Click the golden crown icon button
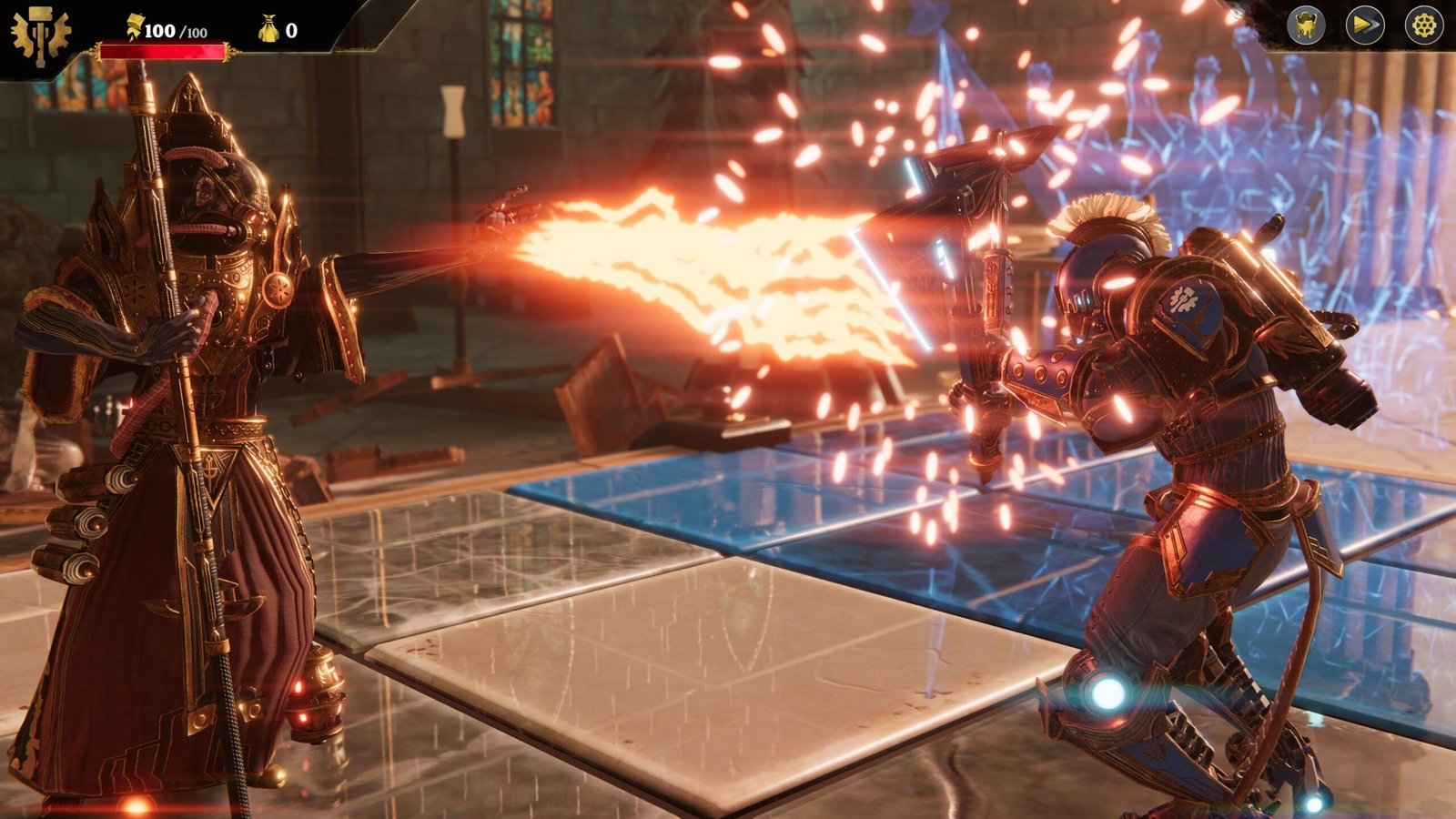1456x819 pixels. tap(1305, 25)
